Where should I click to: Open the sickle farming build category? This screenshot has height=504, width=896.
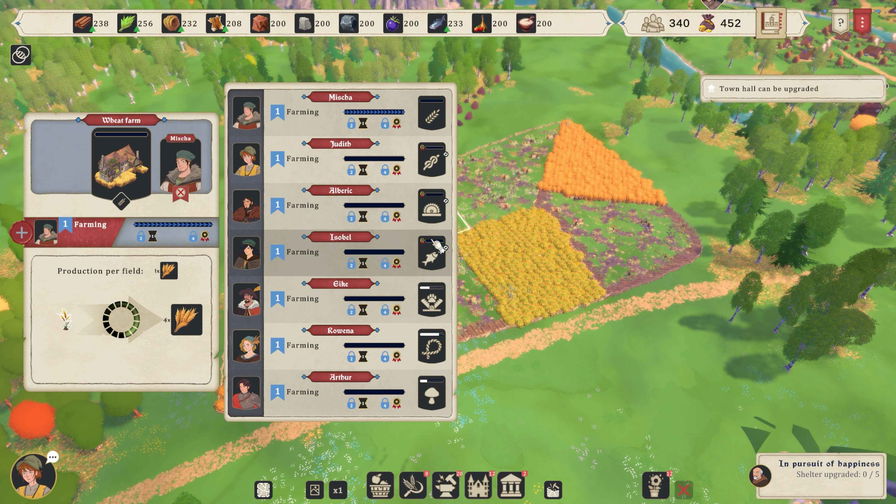[x=411, y=486]
